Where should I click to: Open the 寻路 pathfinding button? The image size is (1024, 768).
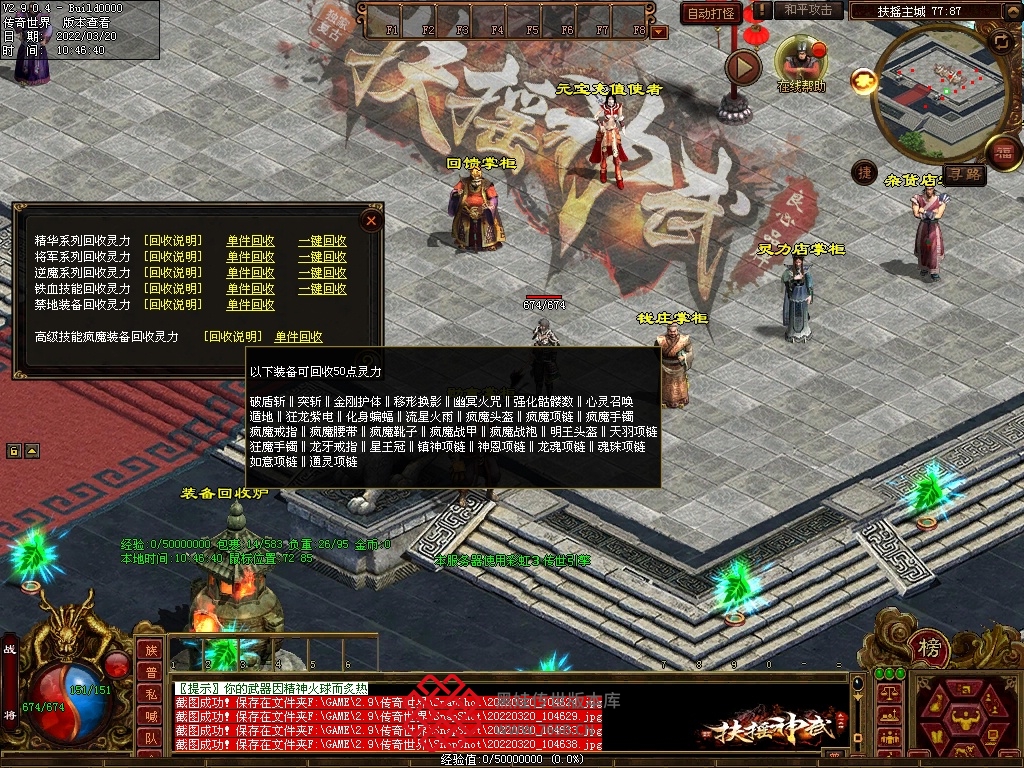tap(966, 174)
